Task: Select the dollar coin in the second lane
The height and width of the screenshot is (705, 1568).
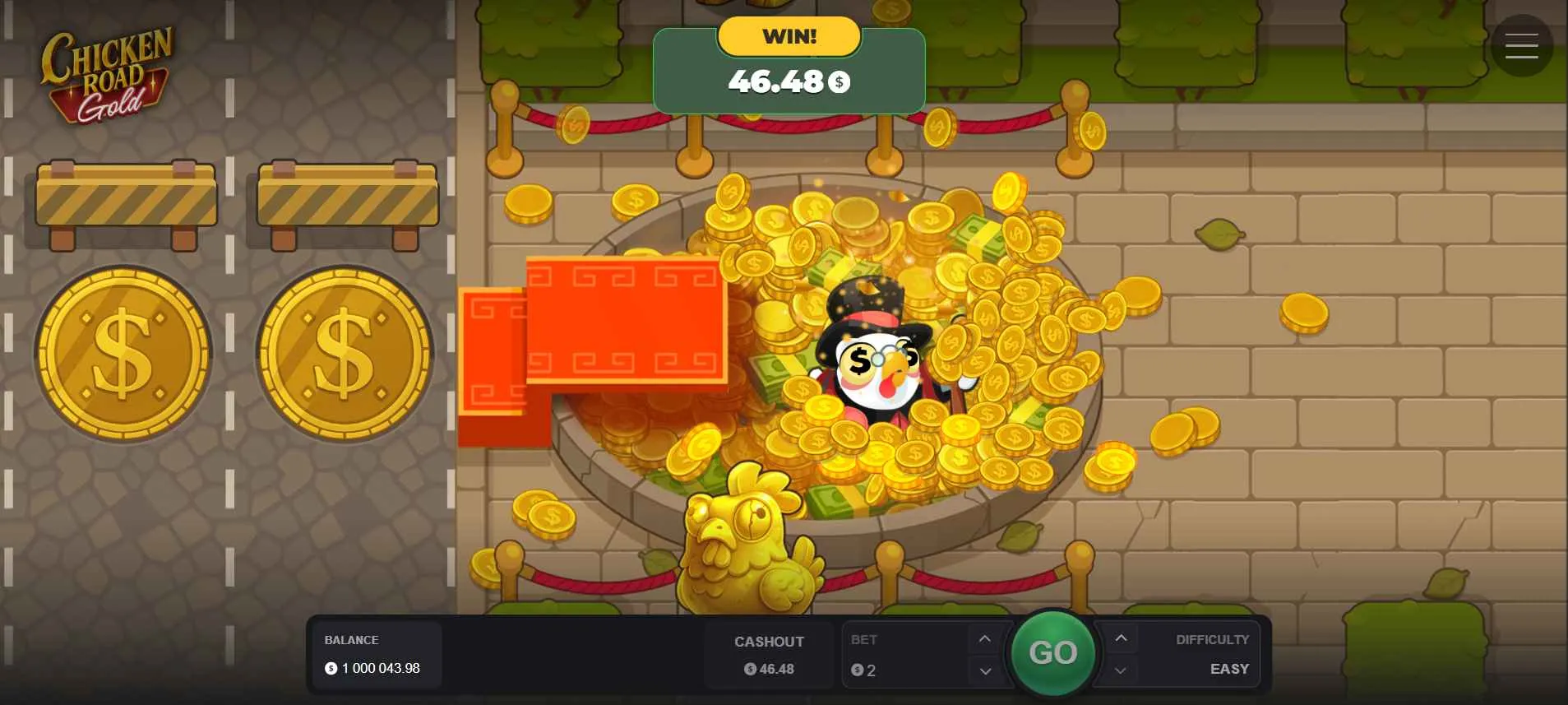Action: (x=345, y=355)
